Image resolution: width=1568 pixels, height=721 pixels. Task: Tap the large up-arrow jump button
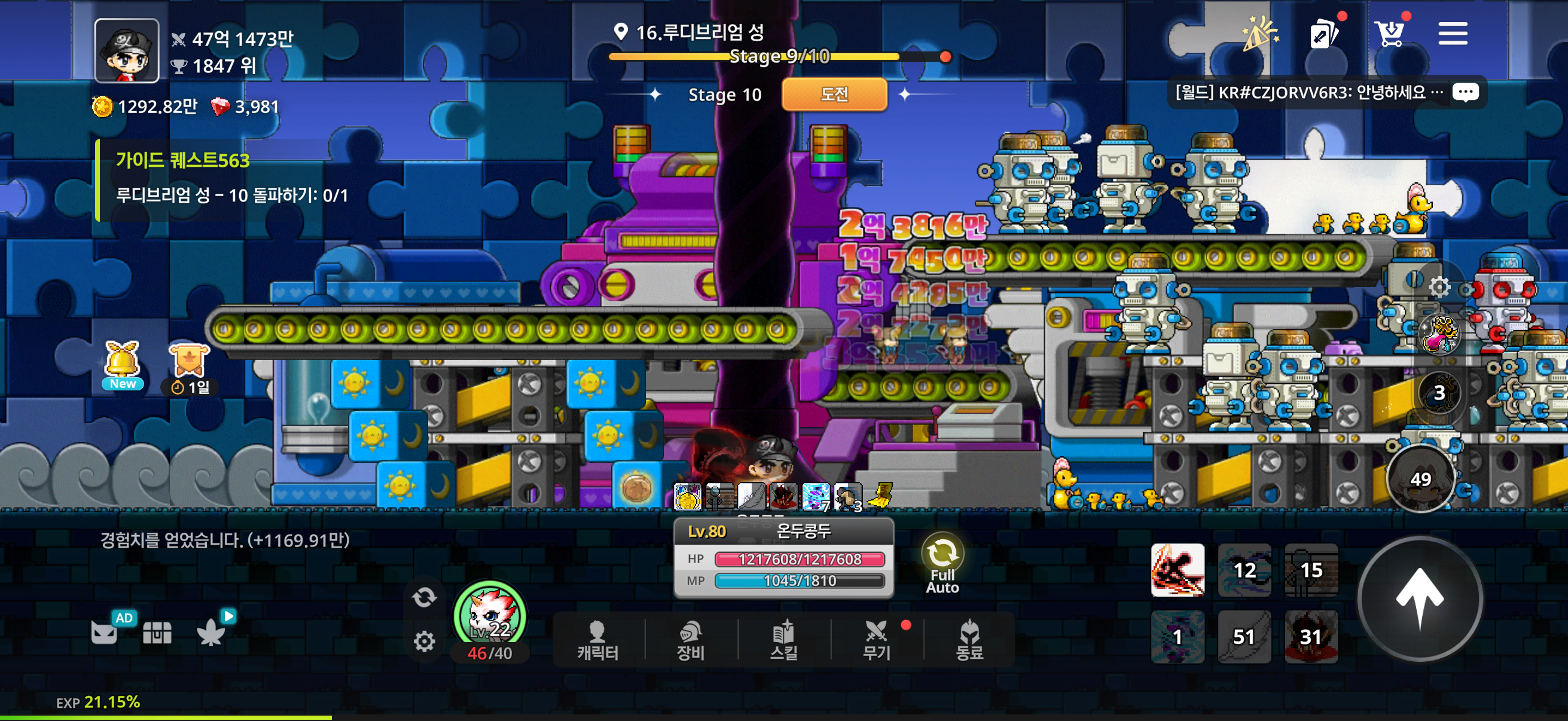(1420, 598)
